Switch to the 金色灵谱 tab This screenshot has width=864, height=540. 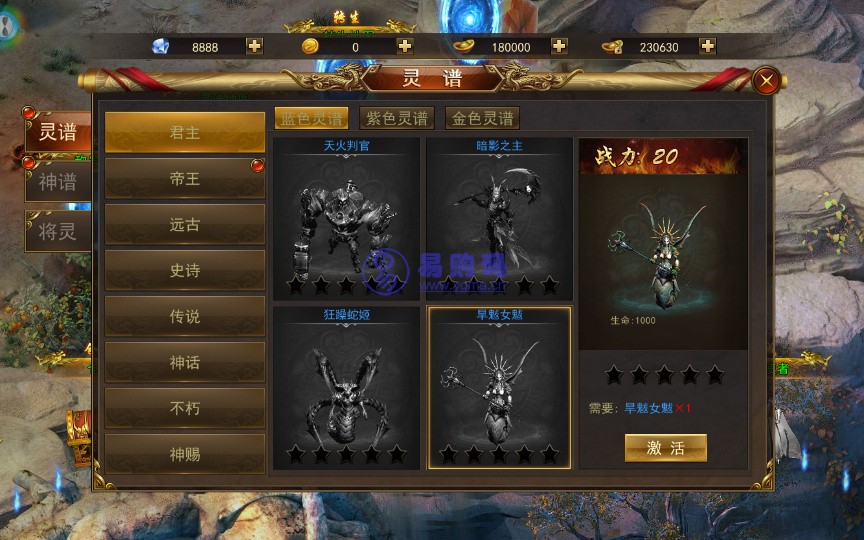(x=482, y=118)
